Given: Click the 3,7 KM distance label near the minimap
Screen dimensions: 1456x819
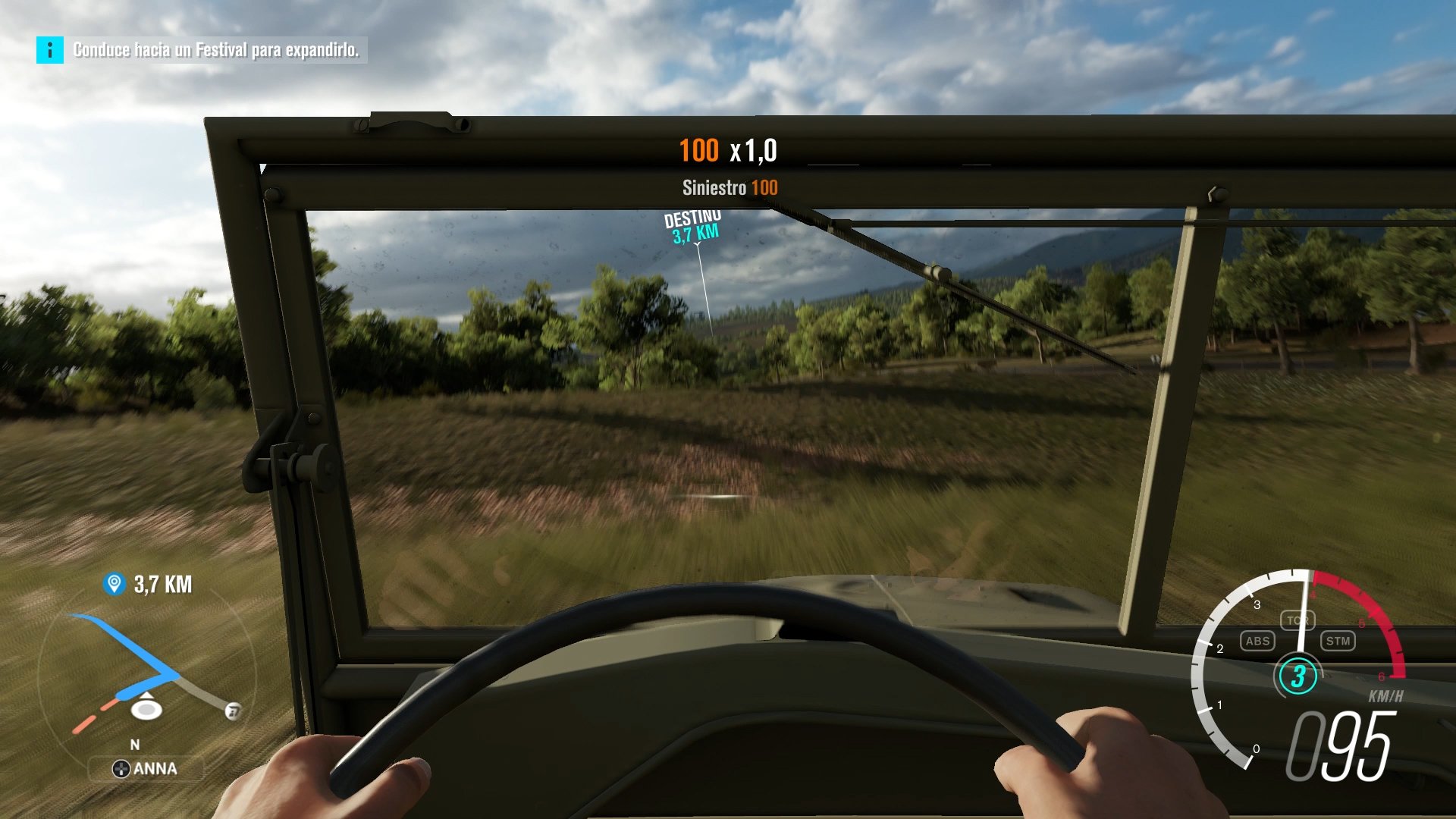Looking at the screenshot, I should (x=162, y=584).
